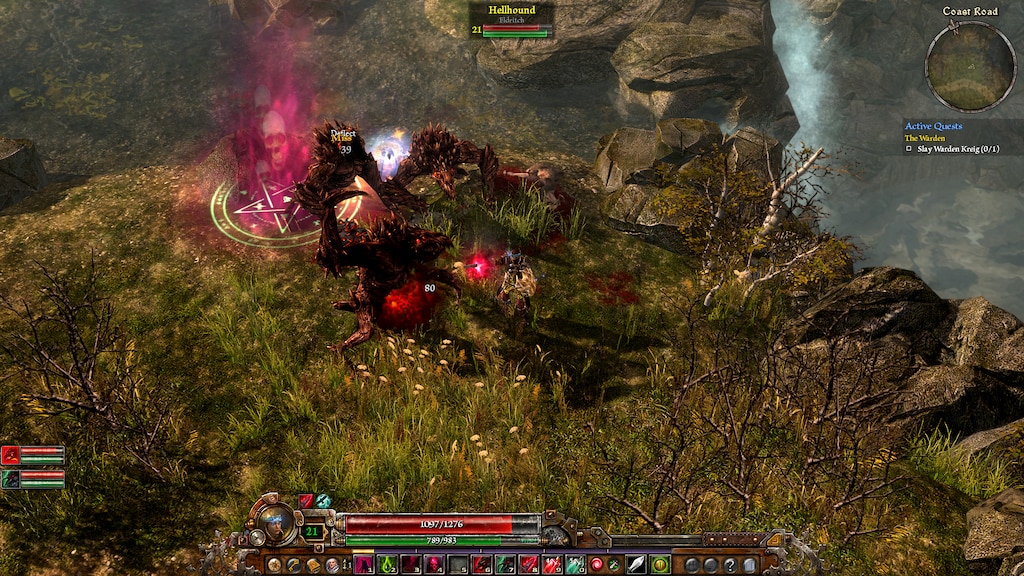Activate the green-yellow round skill icon
This screenshot has width=1024, height=576.
tap(659, 565)
